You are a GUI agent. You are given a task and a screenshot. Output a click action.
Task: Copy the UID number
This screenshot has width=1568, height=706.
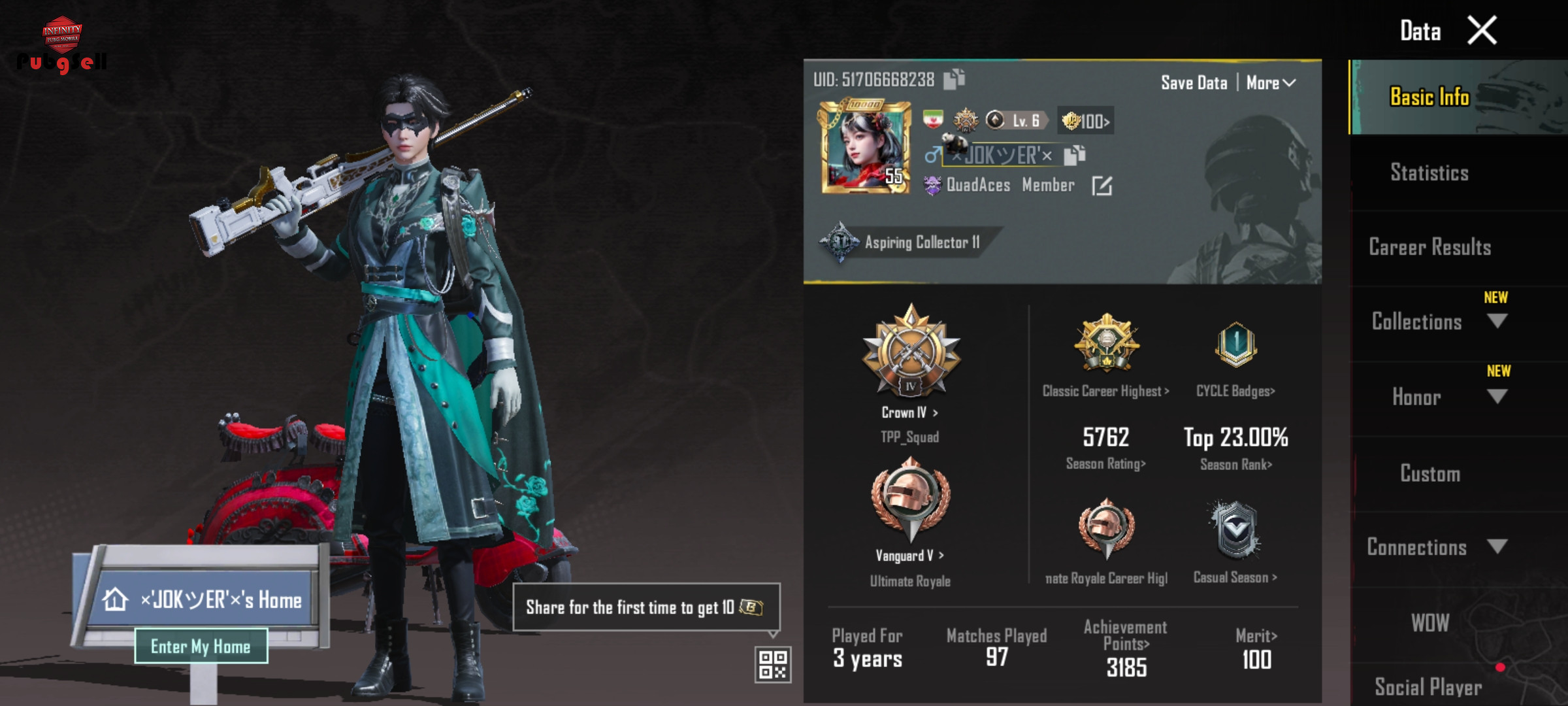[x=955, y=80]
